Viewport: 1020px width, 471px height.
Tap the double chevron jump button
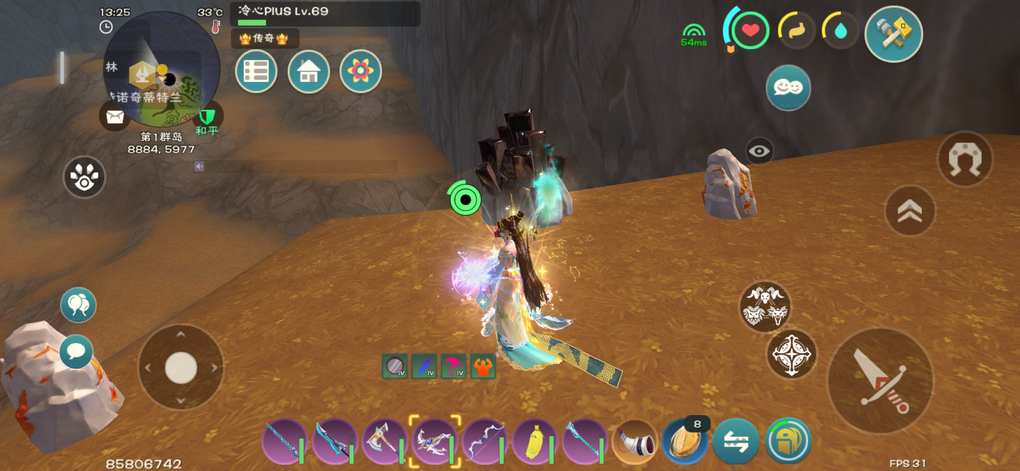(910, 211)
